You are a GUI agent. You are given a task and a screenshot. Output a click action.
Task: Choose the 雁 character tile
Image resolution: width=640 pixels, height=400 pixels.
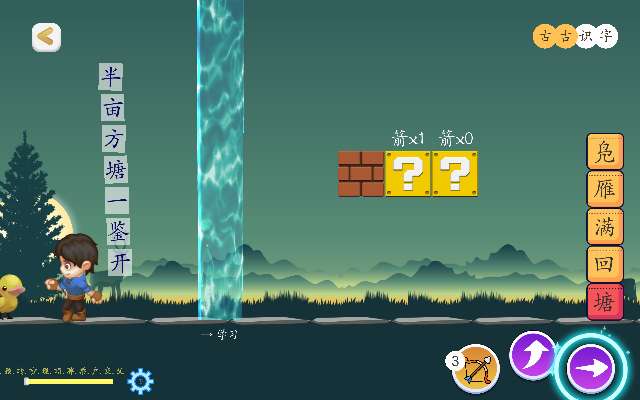[604, 189]
